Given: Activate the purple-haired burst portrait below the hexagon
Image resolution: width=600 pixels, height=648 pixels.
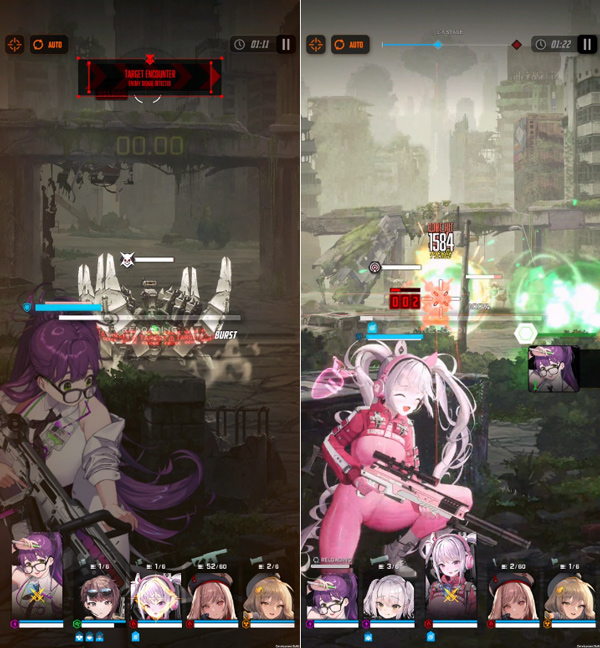Looking at the screenshot, I should point(553,368).
